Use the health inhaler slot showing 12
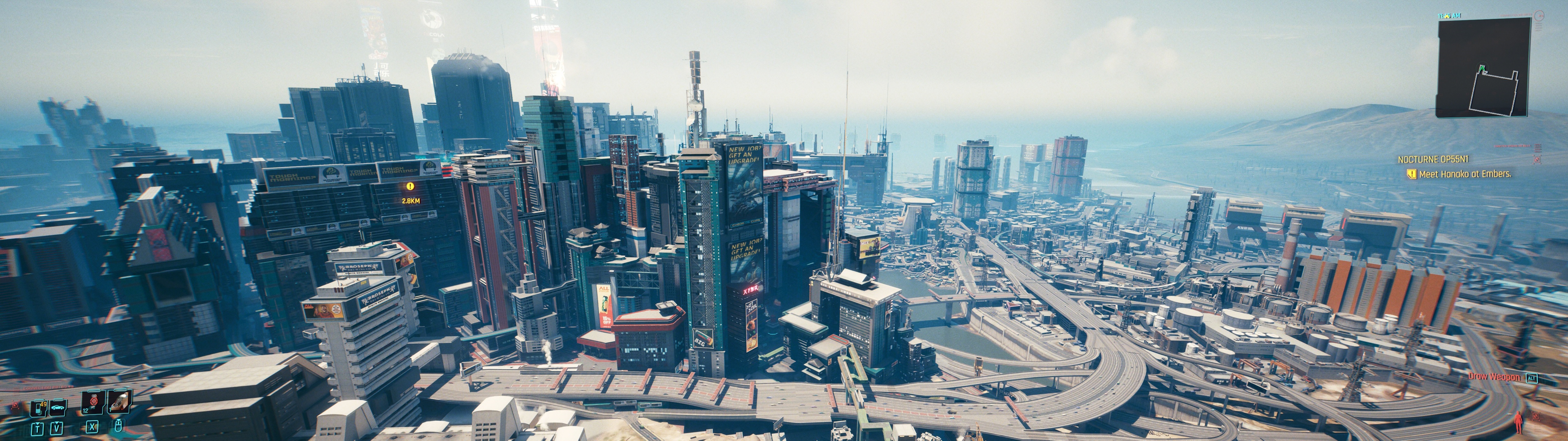Image resolution: width=1568 pixels, height=441 pixels. [x=93, y=403]
